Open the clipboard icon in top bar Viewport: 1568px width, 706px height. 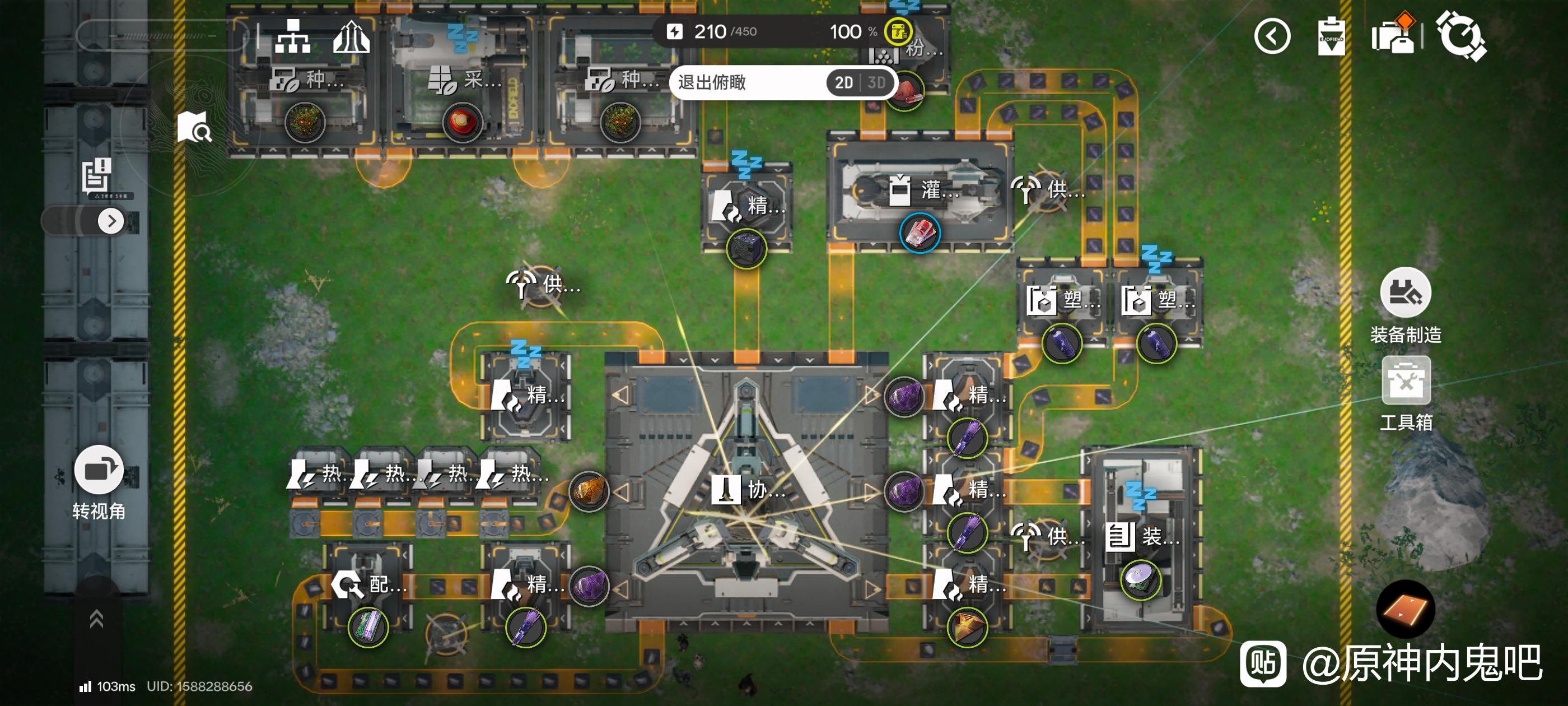pyautogui.click(x=1331, y=36)
